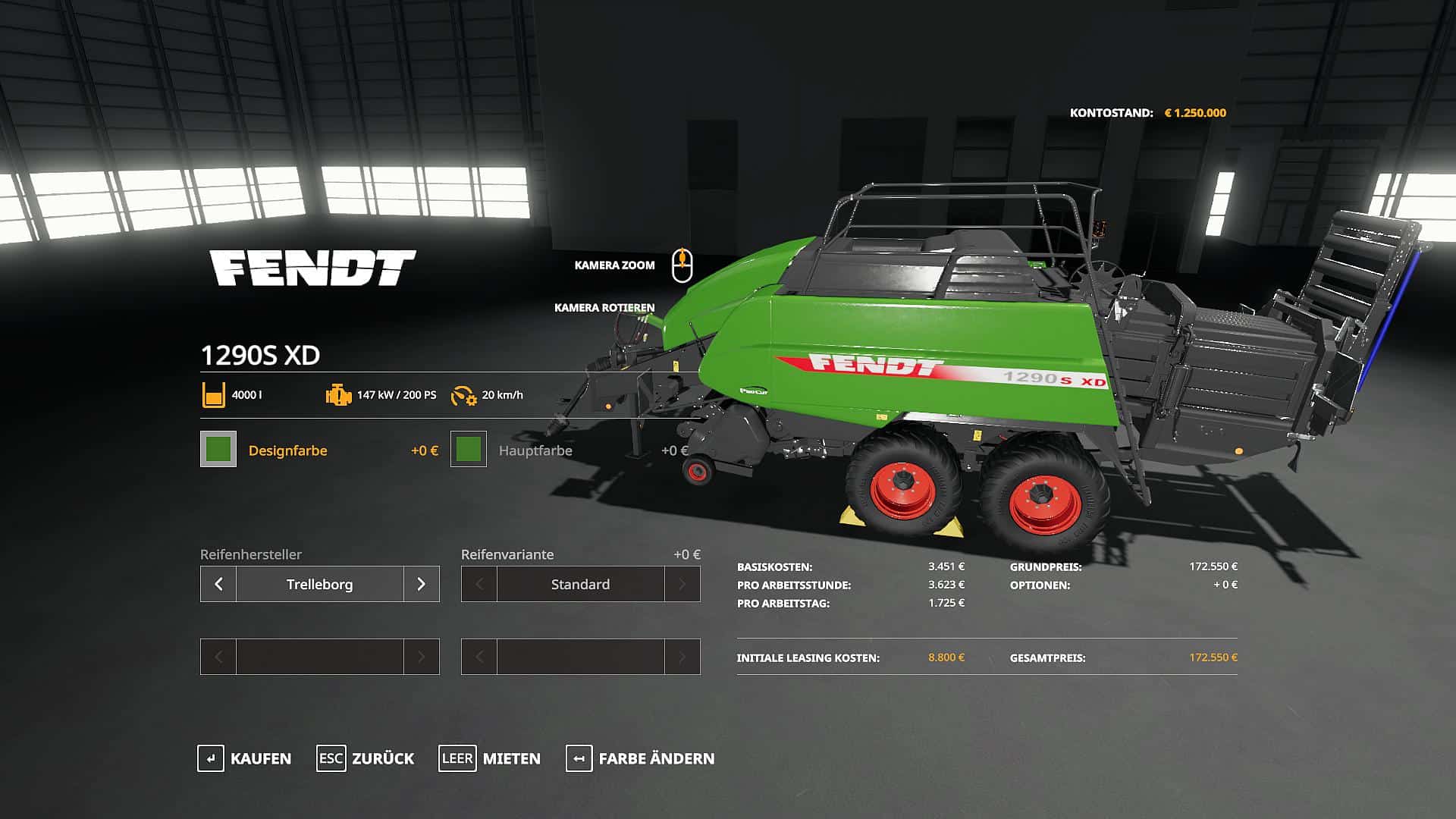Switch to previous Reifenhersteller before Trelleborg
The image size is (1456, 819).
218,584
